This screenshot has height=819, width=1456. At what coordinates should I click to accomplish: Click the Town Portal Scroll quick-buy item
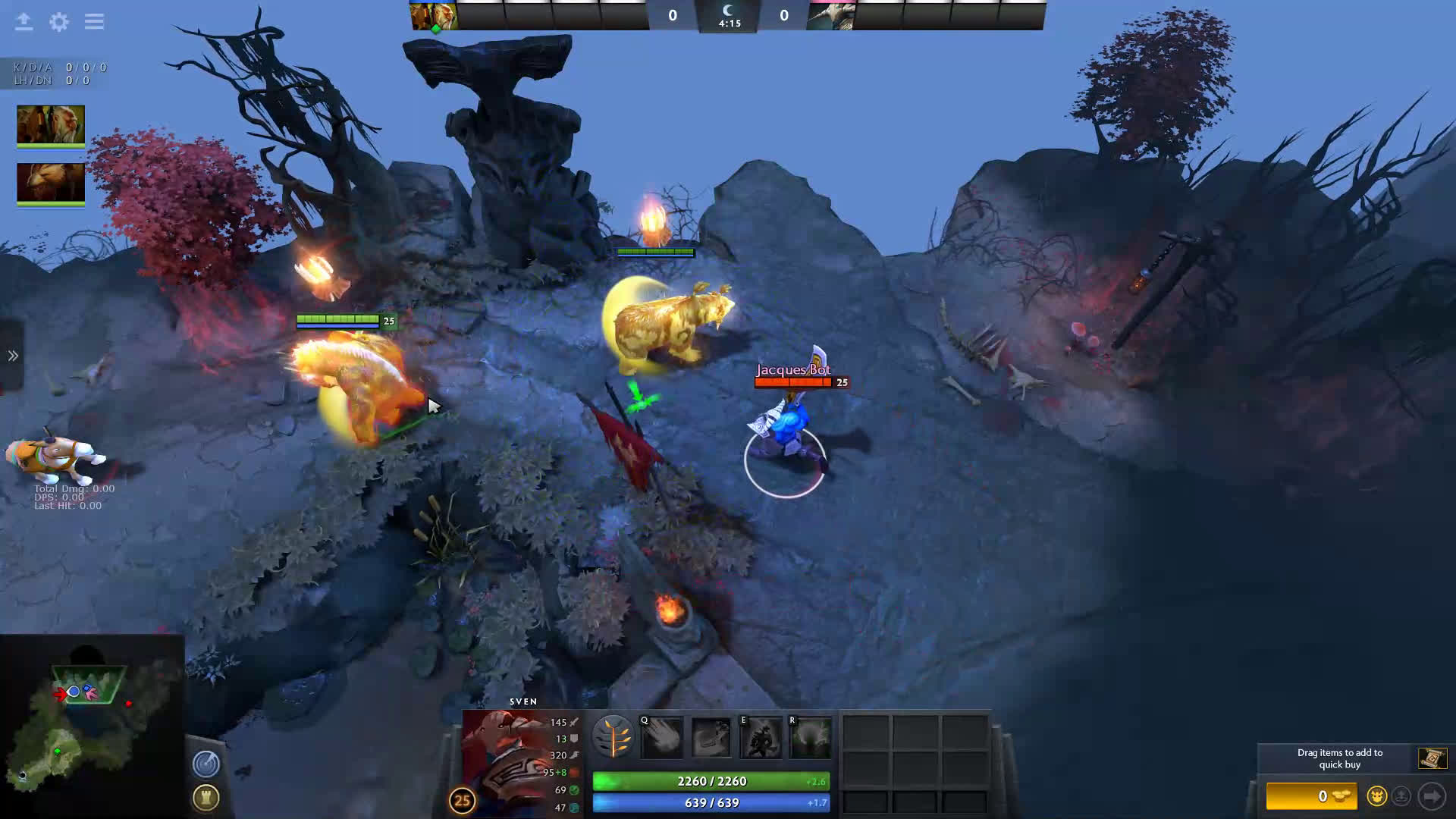pyautogui.click(x=1432, y=758)
